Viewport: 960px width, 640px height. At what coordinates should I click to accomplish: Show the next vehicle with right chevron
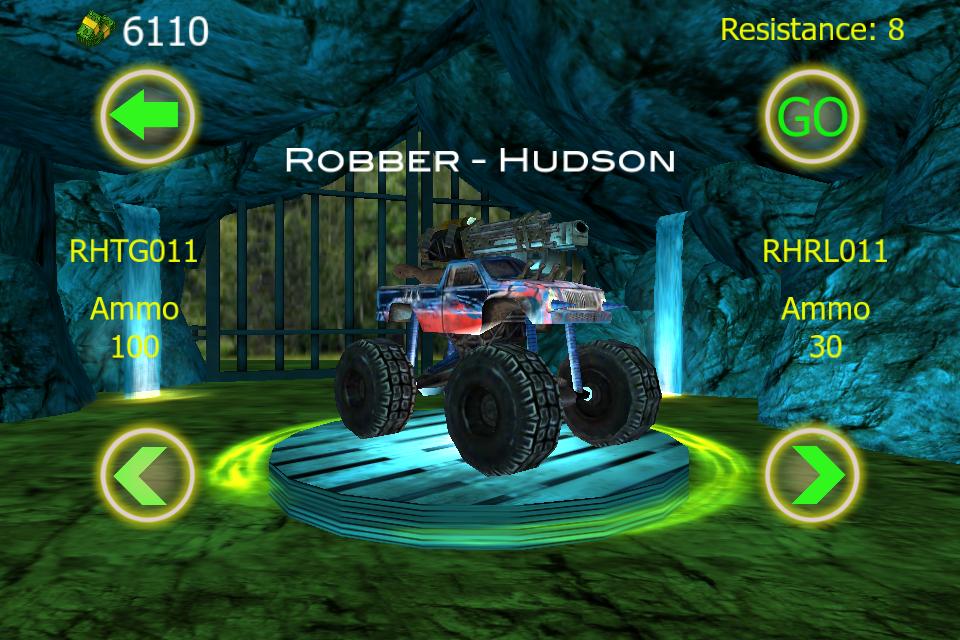(812, 475)
